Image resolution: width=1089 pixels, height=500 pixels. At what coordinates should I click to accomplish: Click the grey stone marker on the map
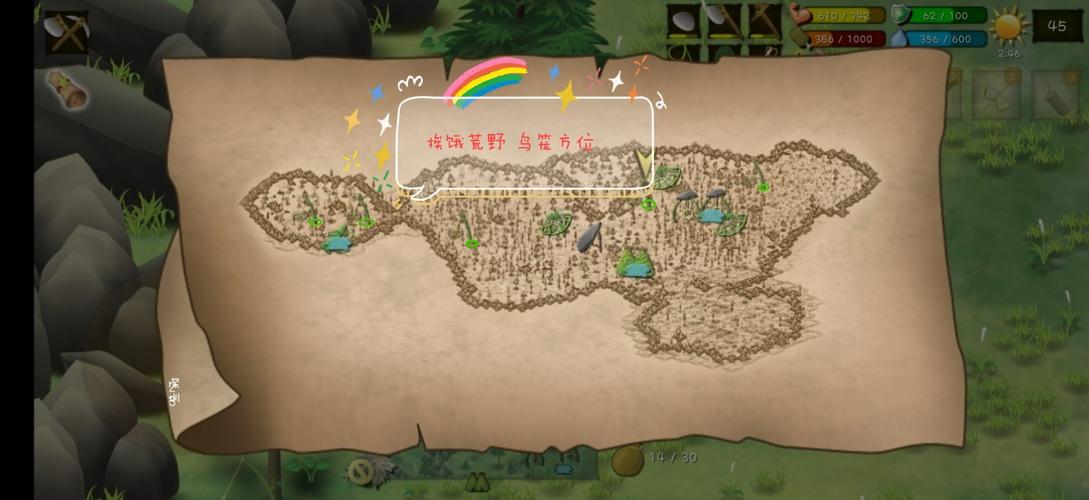[x=589, y=236]
